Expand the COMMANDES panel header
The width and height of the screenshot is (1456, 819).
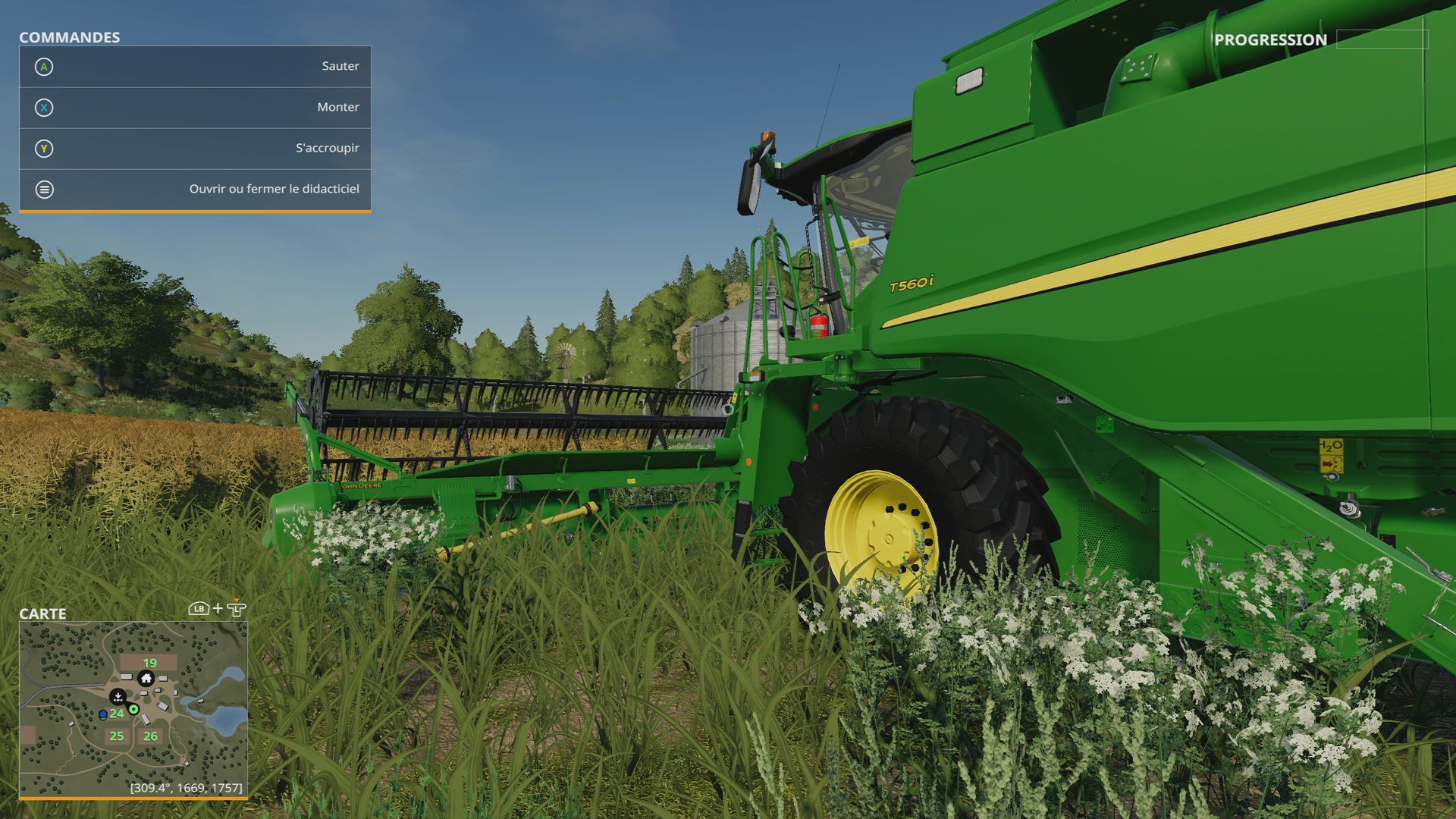pos(70,36)
